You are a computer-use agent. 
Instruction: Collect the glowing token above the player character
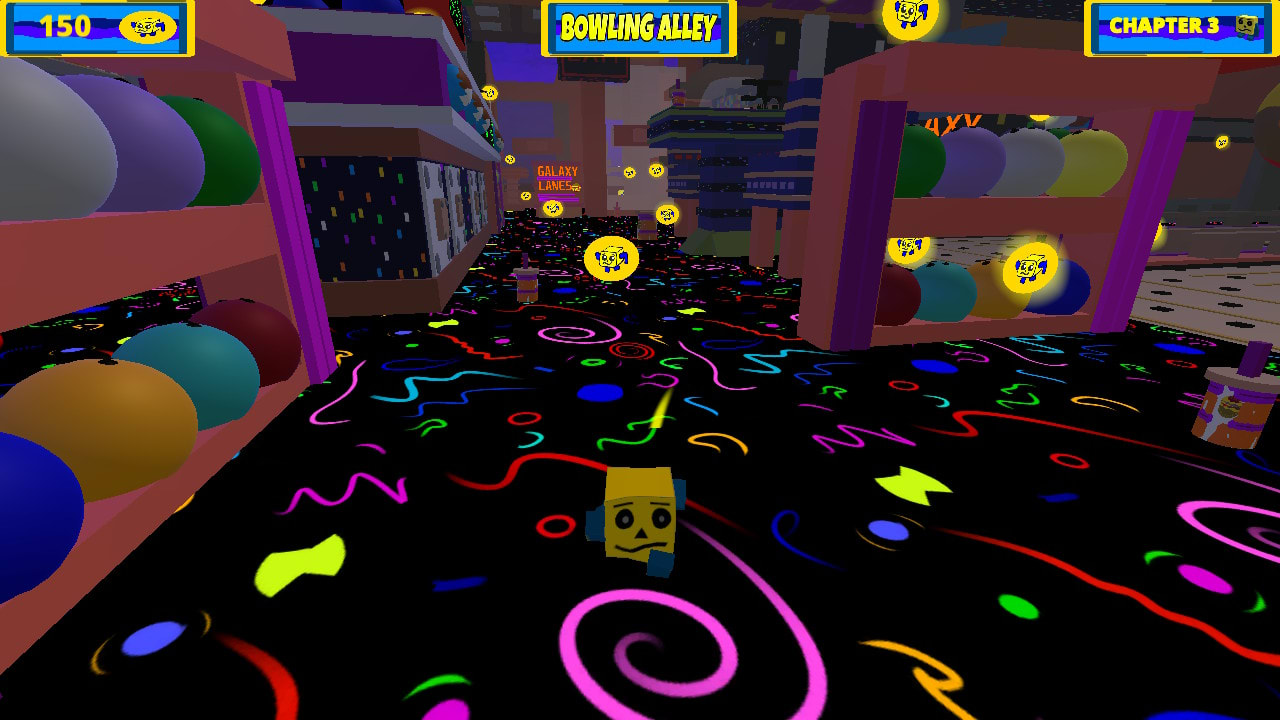point(614,257)
